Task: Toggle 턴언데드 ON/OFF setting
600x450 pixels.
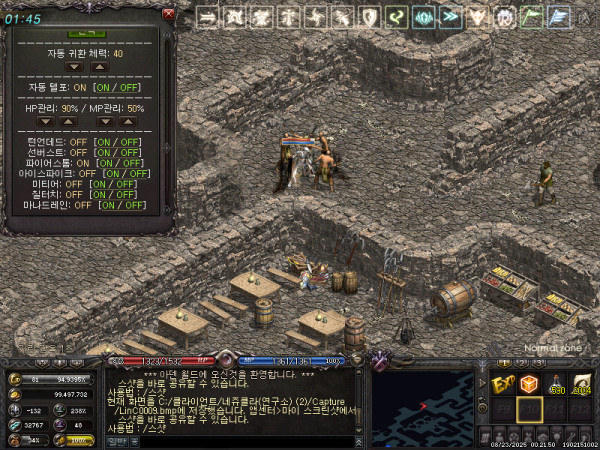Action: (118, 141)
